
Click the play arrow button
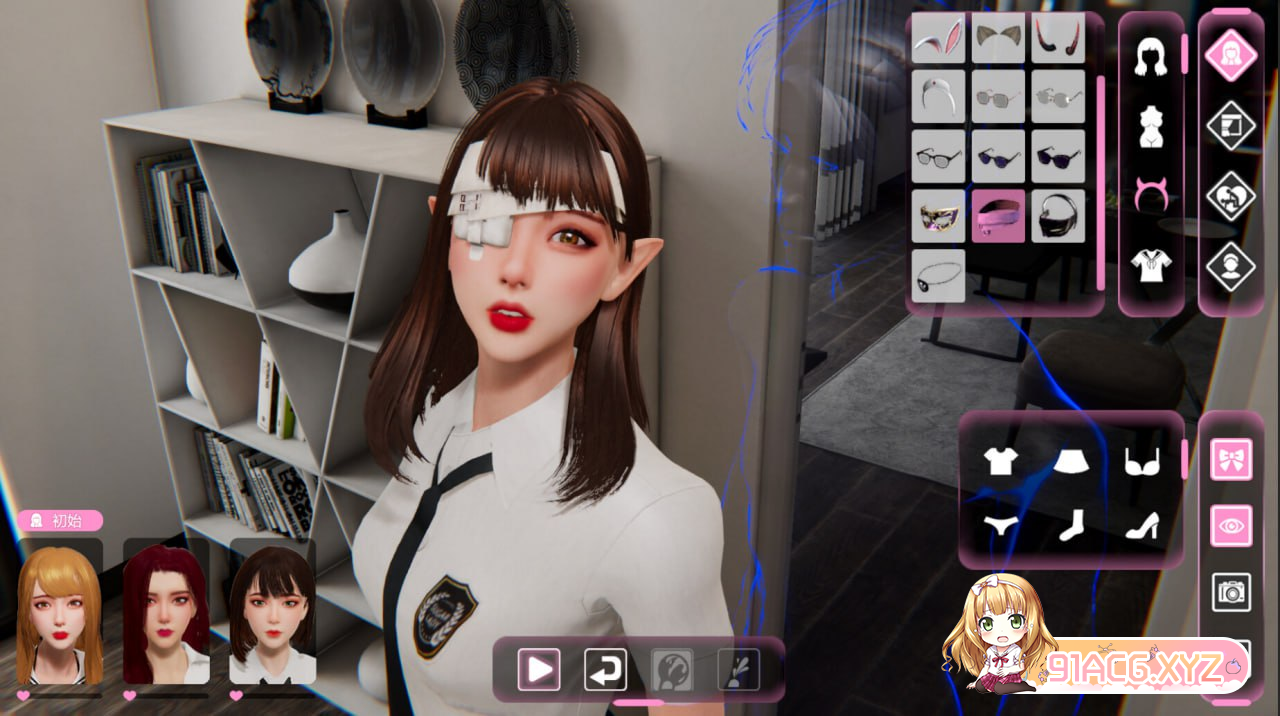tap(538, 669)
